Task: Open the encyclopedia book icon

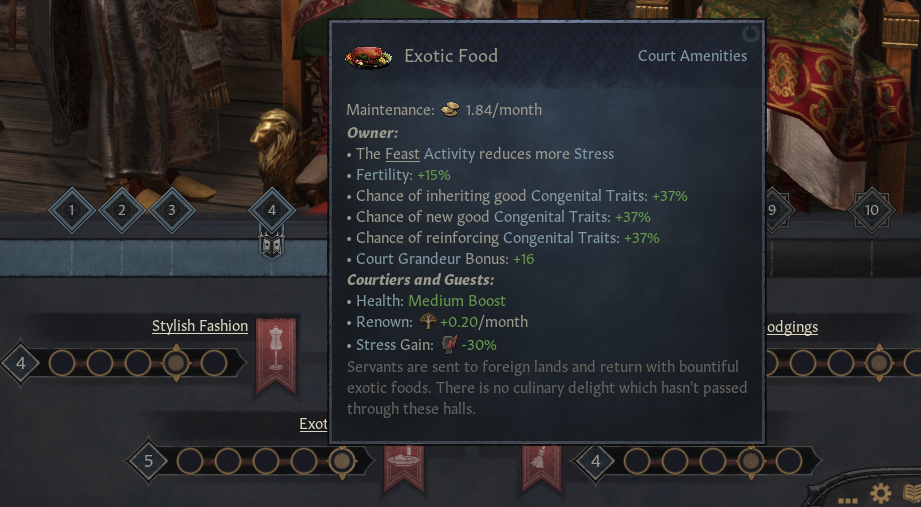Action: click(x=911, y=493)
